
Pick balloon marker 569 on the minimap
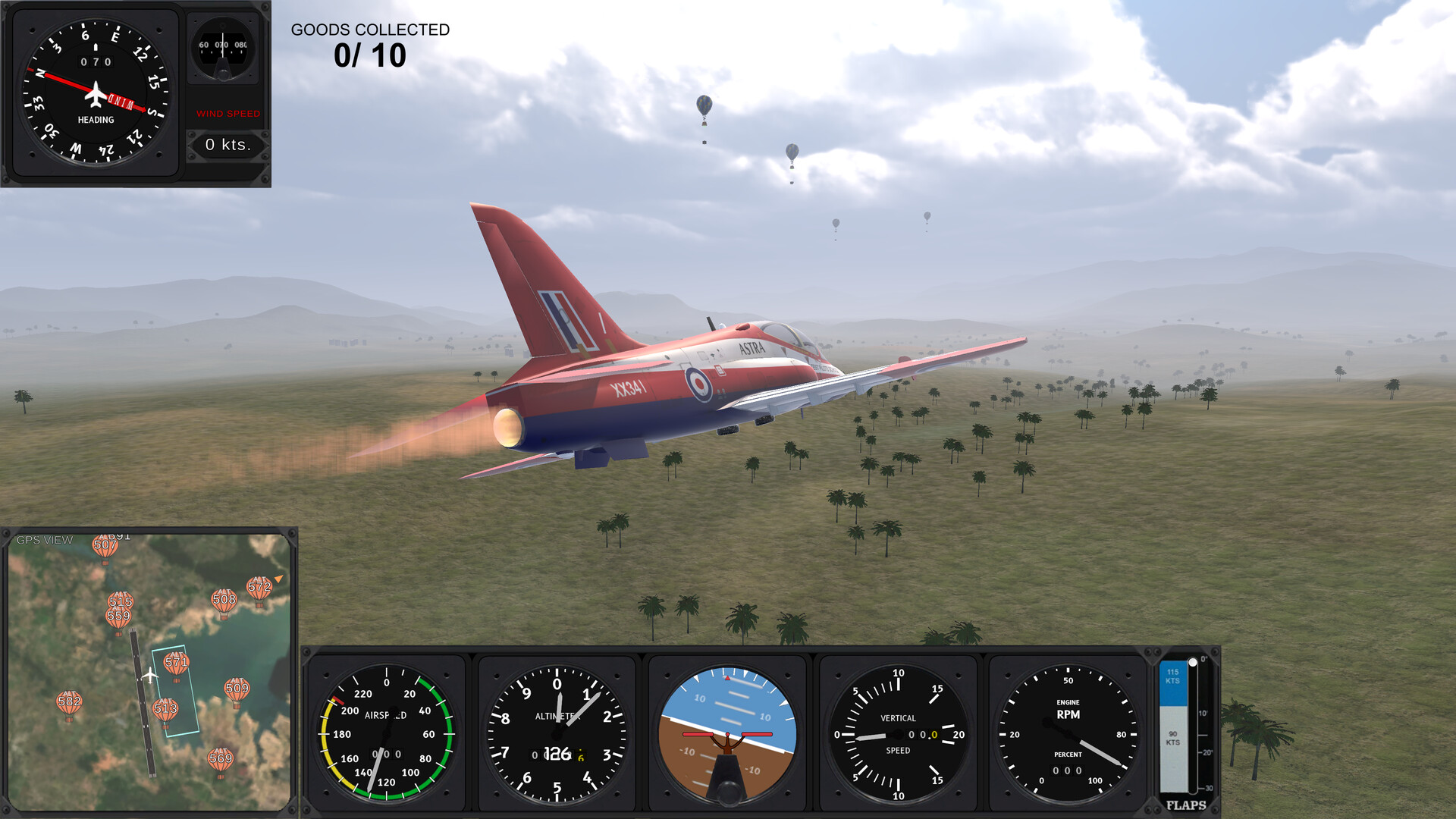click(220, 761)
